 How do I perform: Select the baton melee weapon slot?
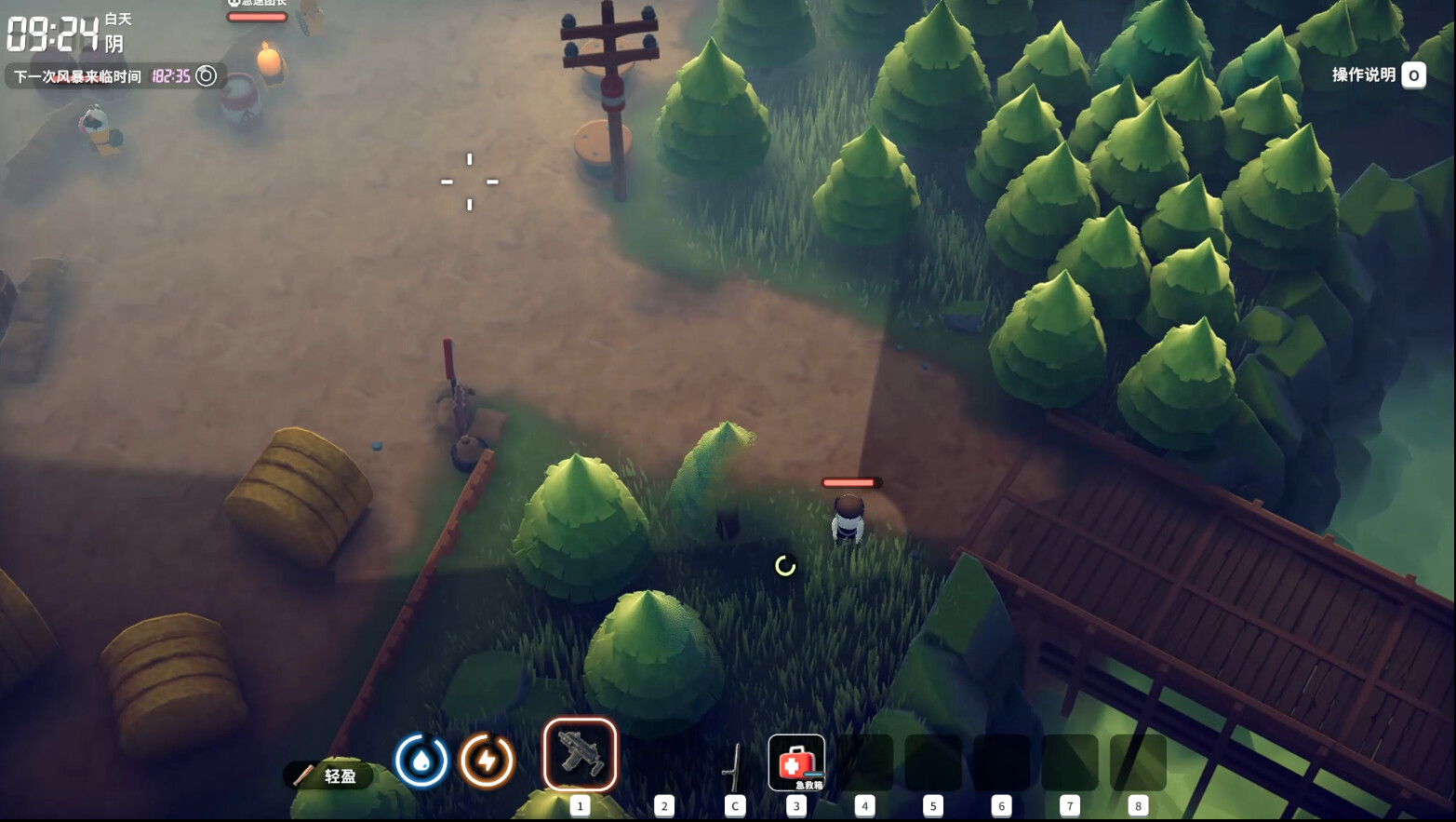coord(735,766)
